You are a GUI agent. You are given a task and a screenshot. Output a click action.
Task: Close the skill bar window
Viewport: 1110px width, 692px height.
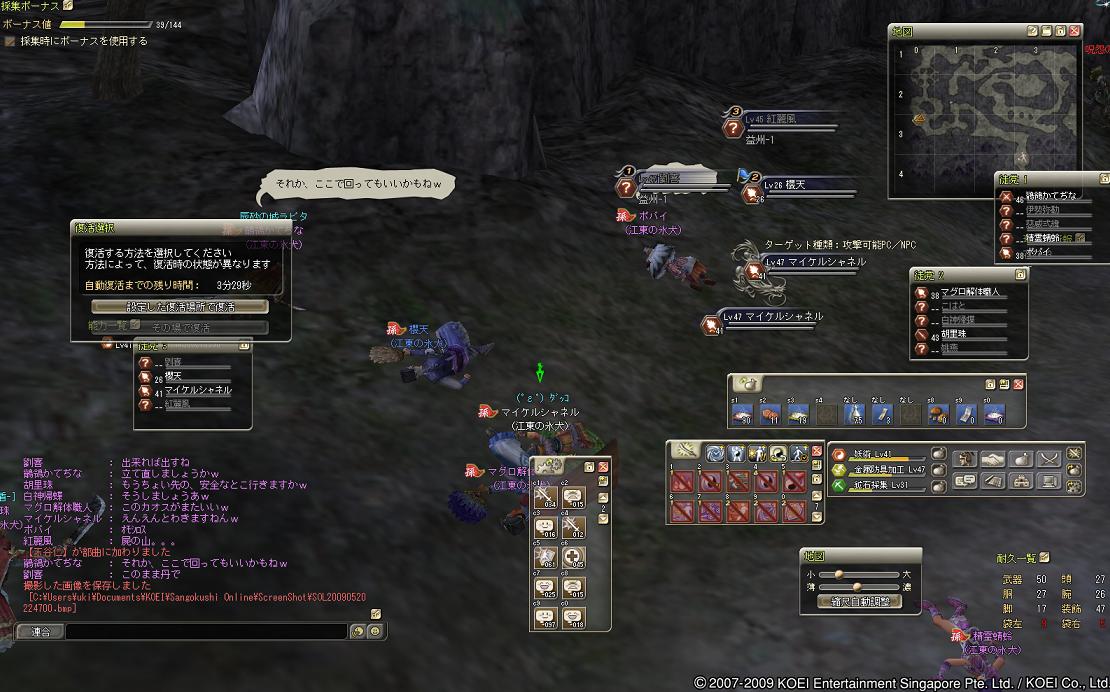click(x=816, y=452)
